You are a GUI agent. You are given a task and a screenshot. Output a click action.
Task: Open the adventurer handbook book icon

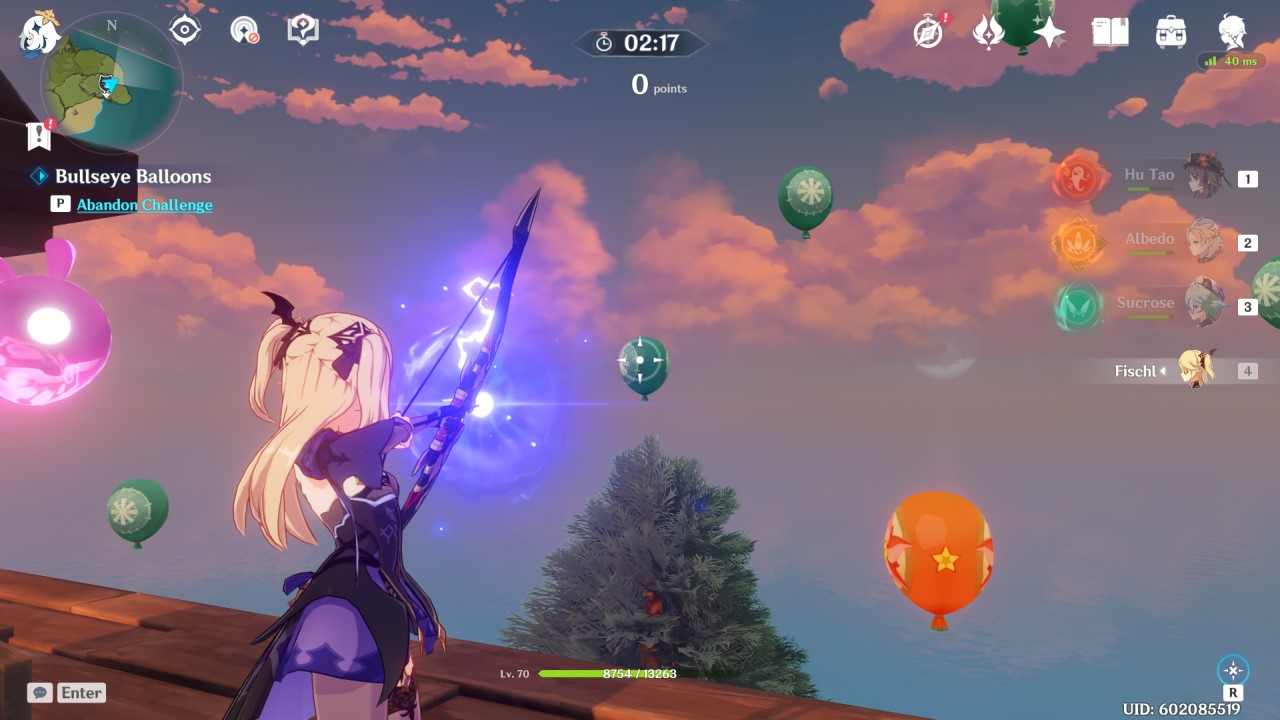click(1110, 32)
